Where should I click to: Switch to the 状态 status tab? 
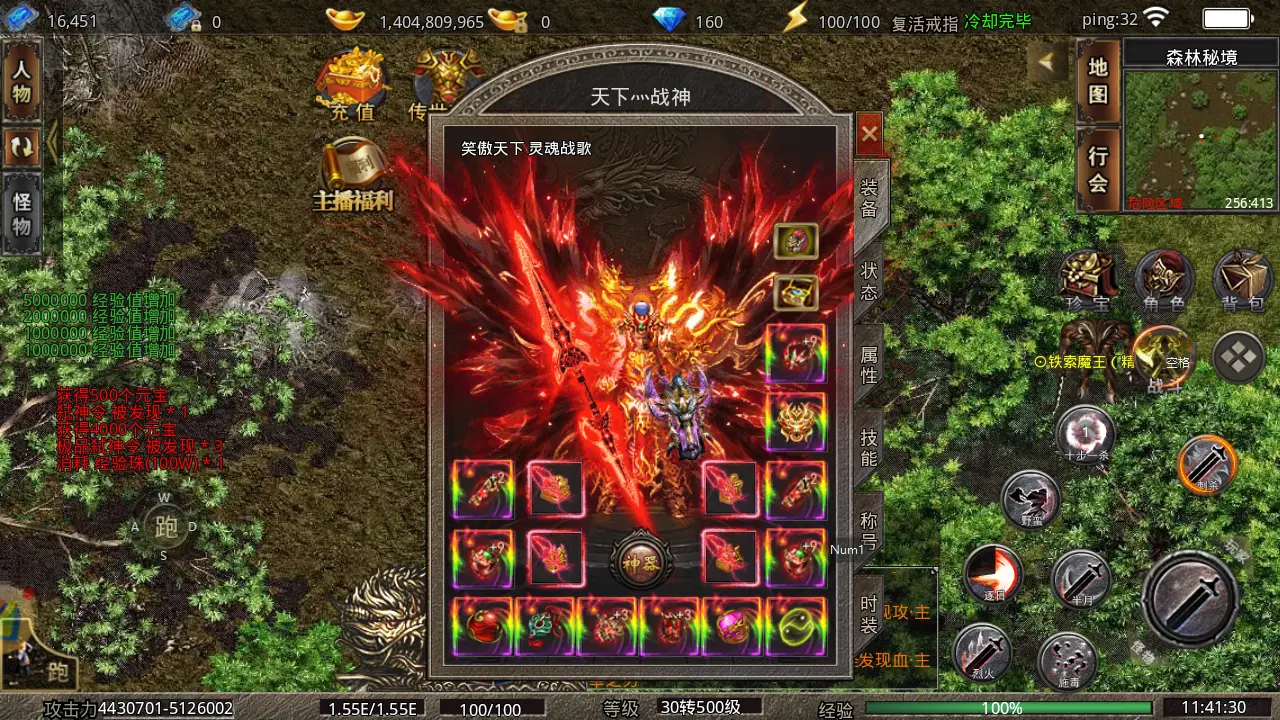(x=869, y=281)
